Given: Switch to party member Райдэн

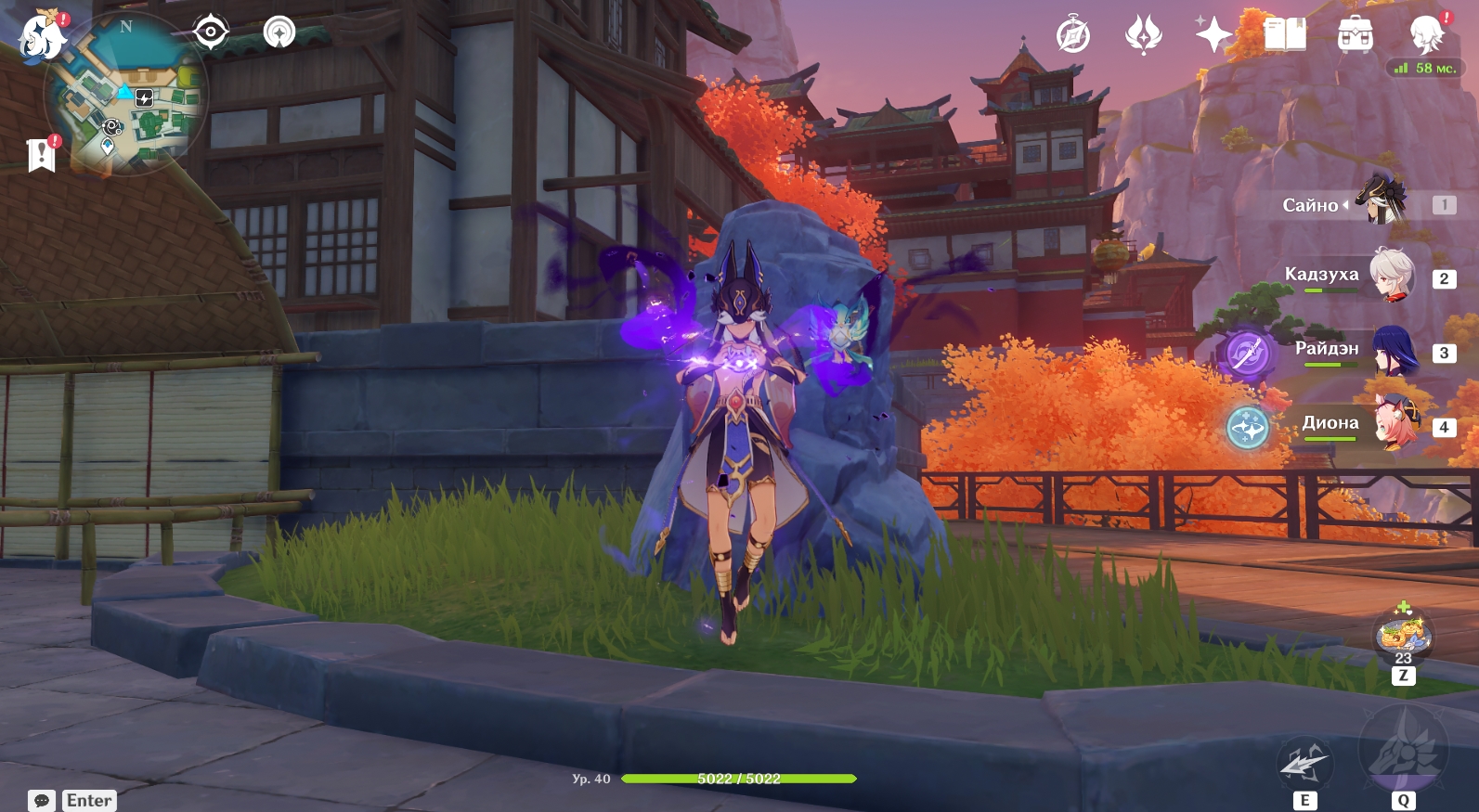Looking at the screenshot, I should 1393,350.
